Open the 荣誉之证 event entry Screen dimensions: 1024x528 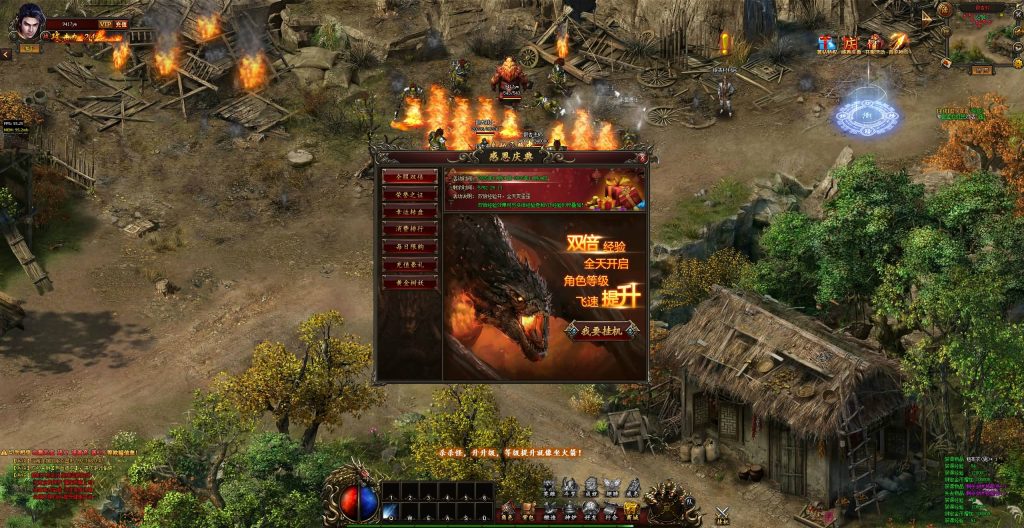(409, 194)
